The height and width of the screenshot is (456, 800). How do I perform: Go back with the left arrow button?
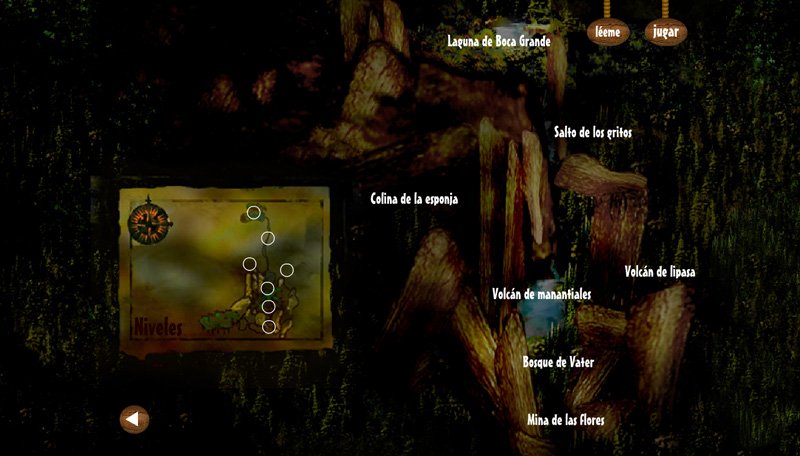click(134, 419)
